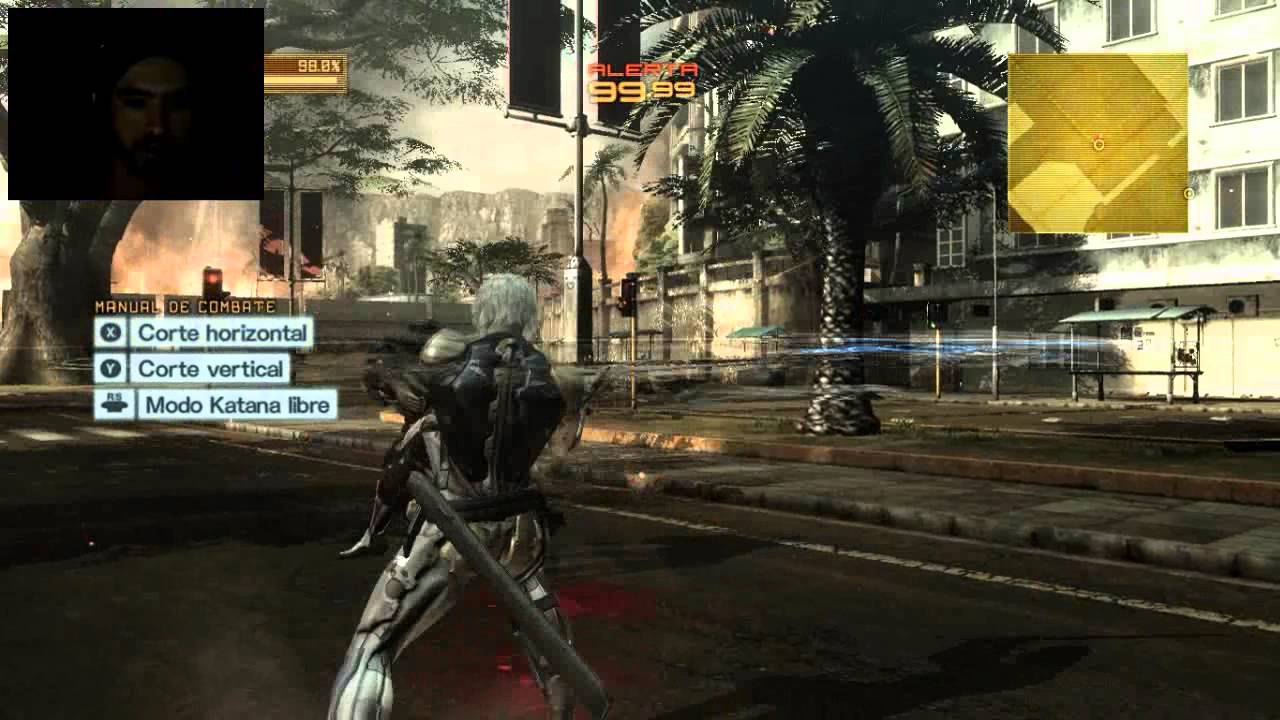The image size is (1280, 720).
Task: Open the Manual de Combate header
Action: [x=185, y=307]
